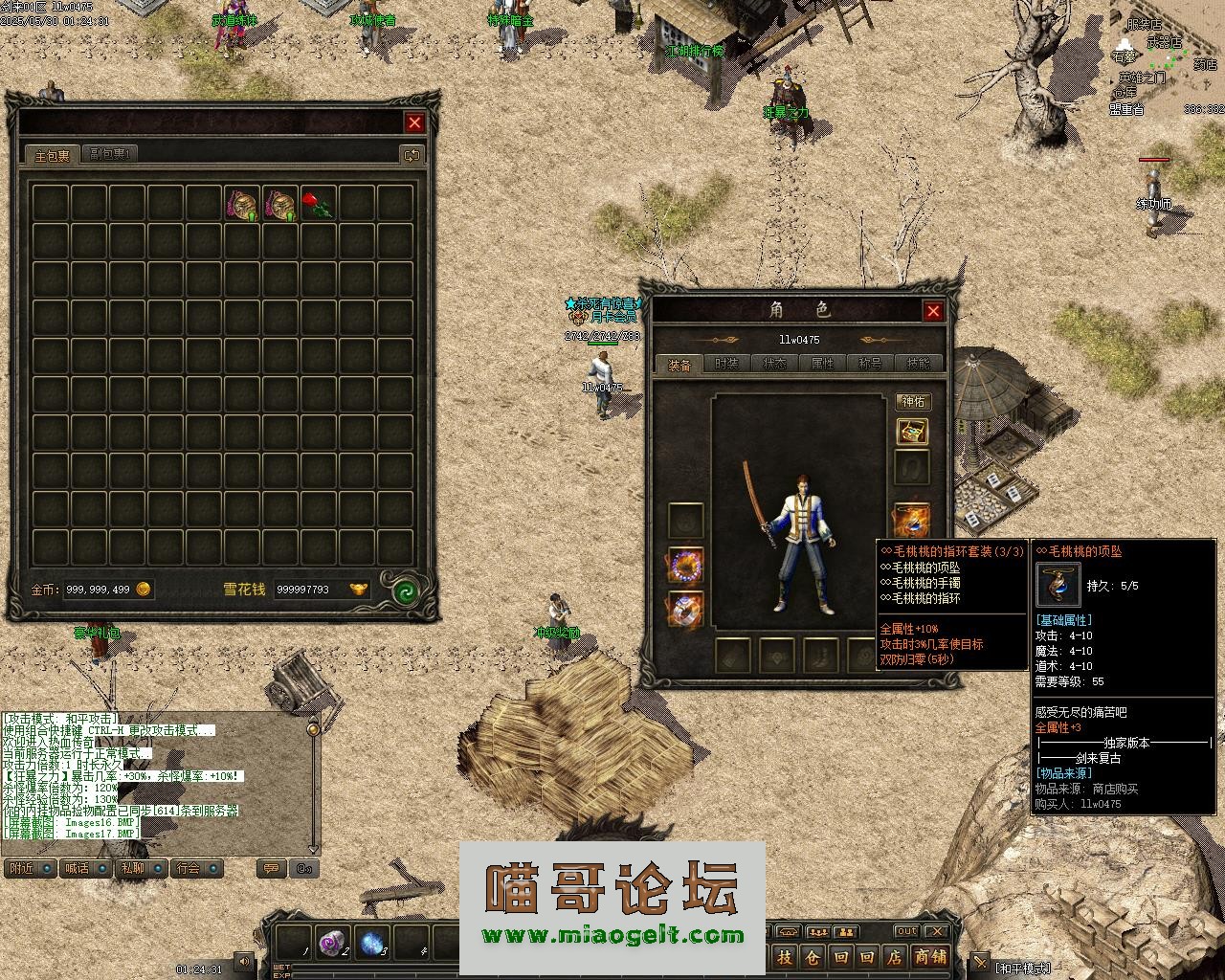Click the sort bag arrows button

tap(412, 155)
